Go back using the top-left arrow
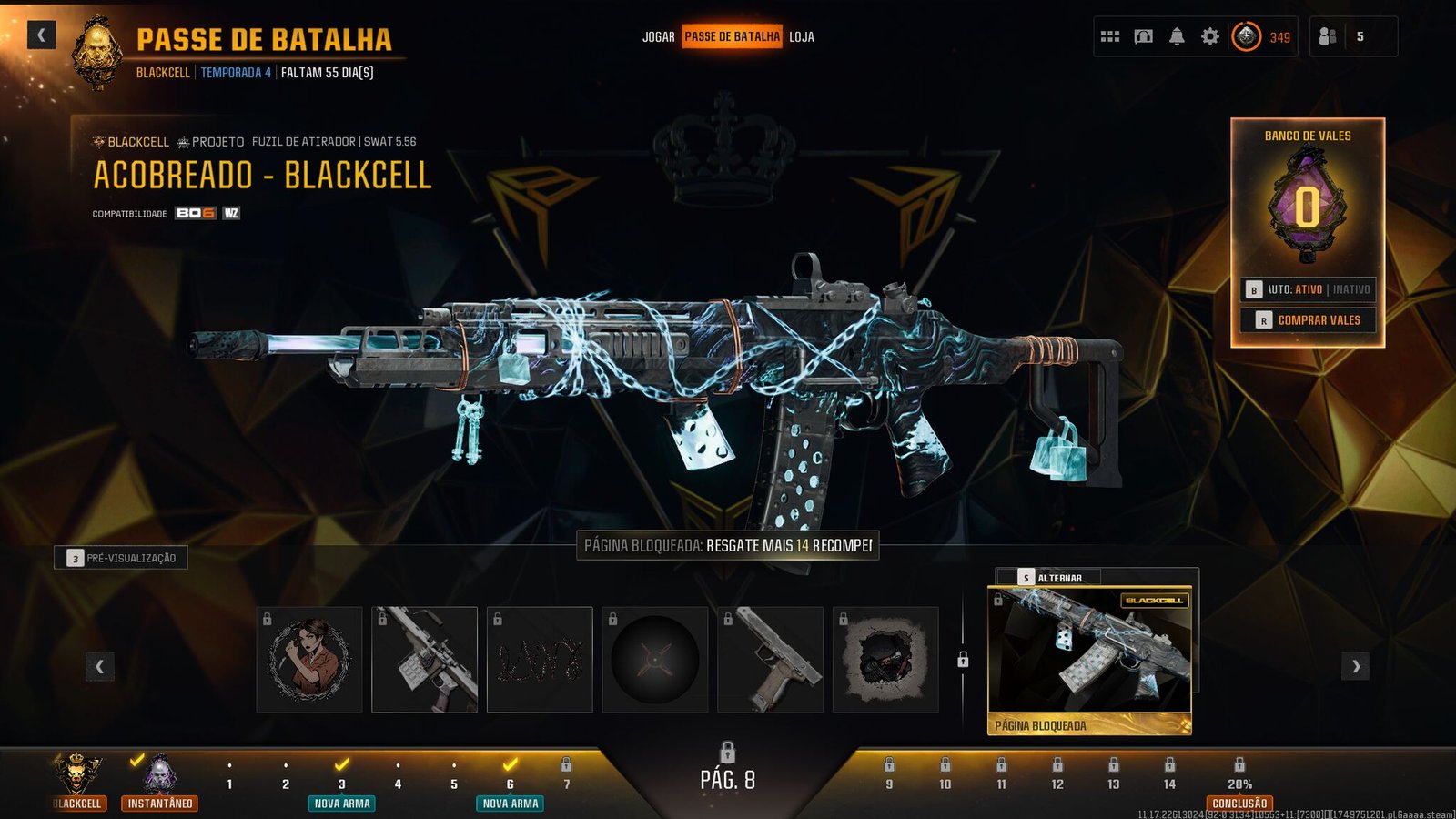This screenshot has height=819, width=1456. pos(41,35)
